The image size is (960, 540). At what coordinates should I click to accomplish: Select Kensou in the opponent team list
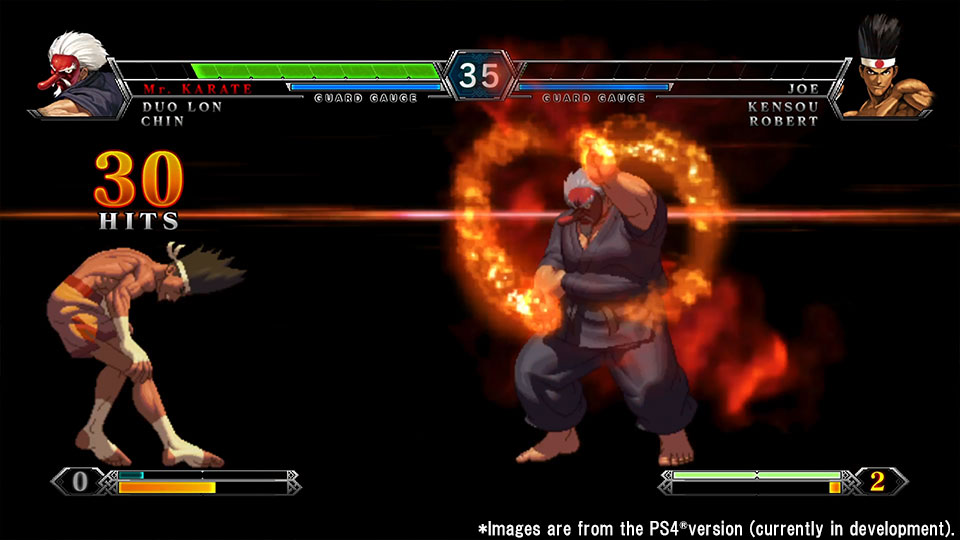click(x=783, y=106)
